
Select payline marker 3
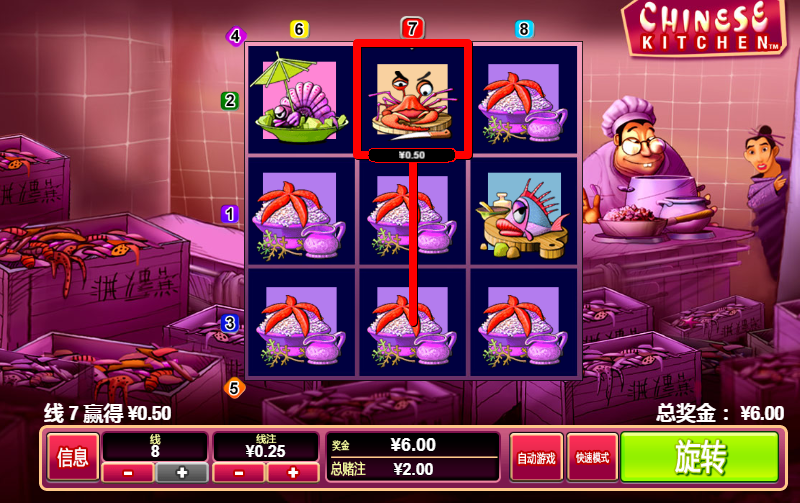coord(230,323)
